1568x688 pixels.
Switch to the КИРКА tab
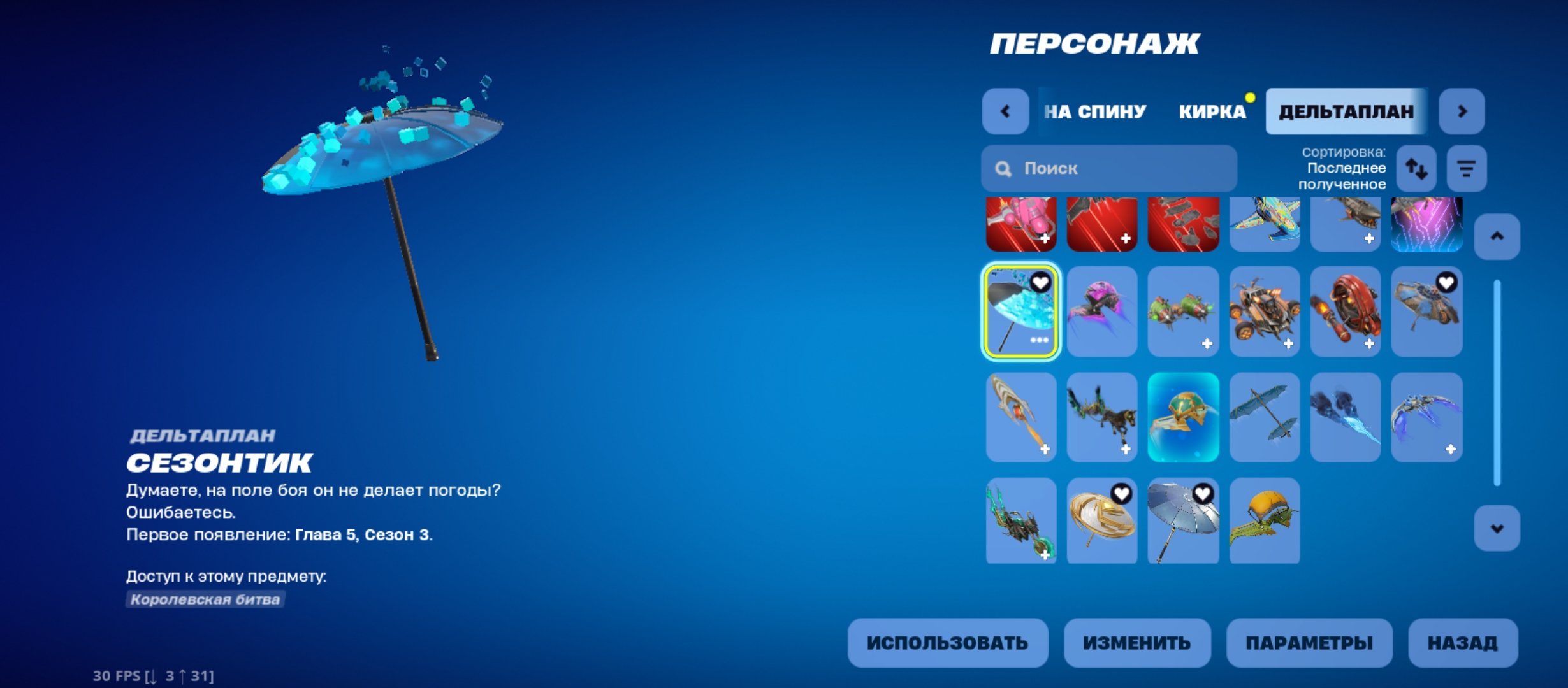pos(1211,111)
